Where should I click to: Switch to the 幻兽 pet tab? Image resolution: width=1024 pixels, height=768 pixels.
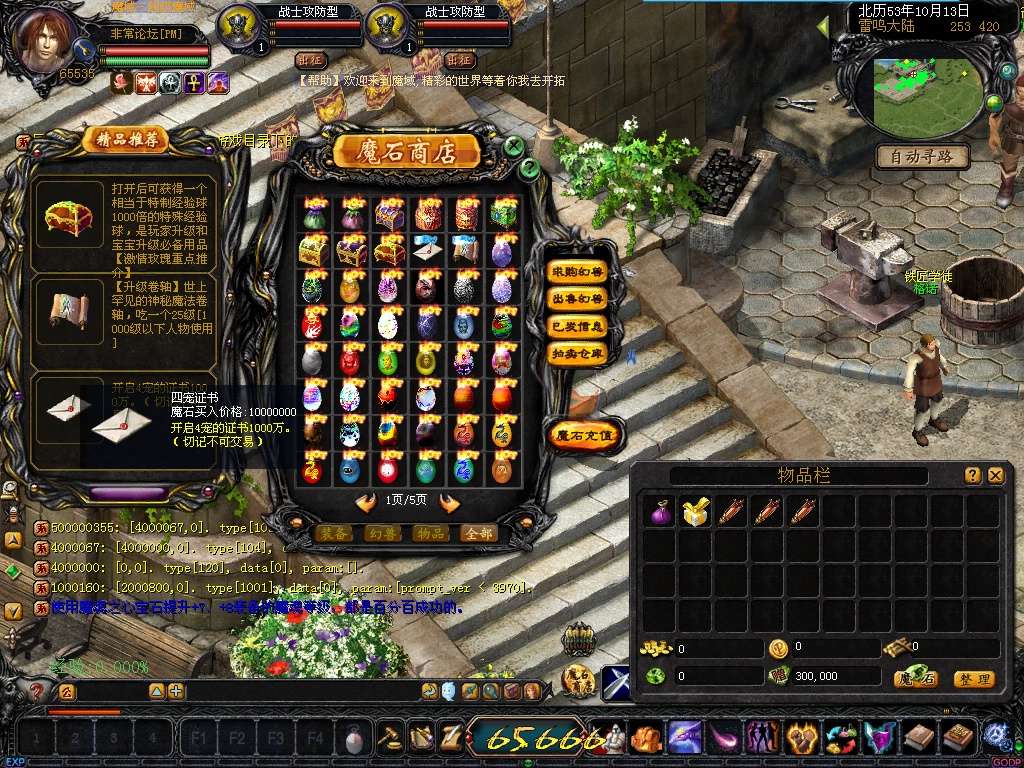[x=383, y=534]
